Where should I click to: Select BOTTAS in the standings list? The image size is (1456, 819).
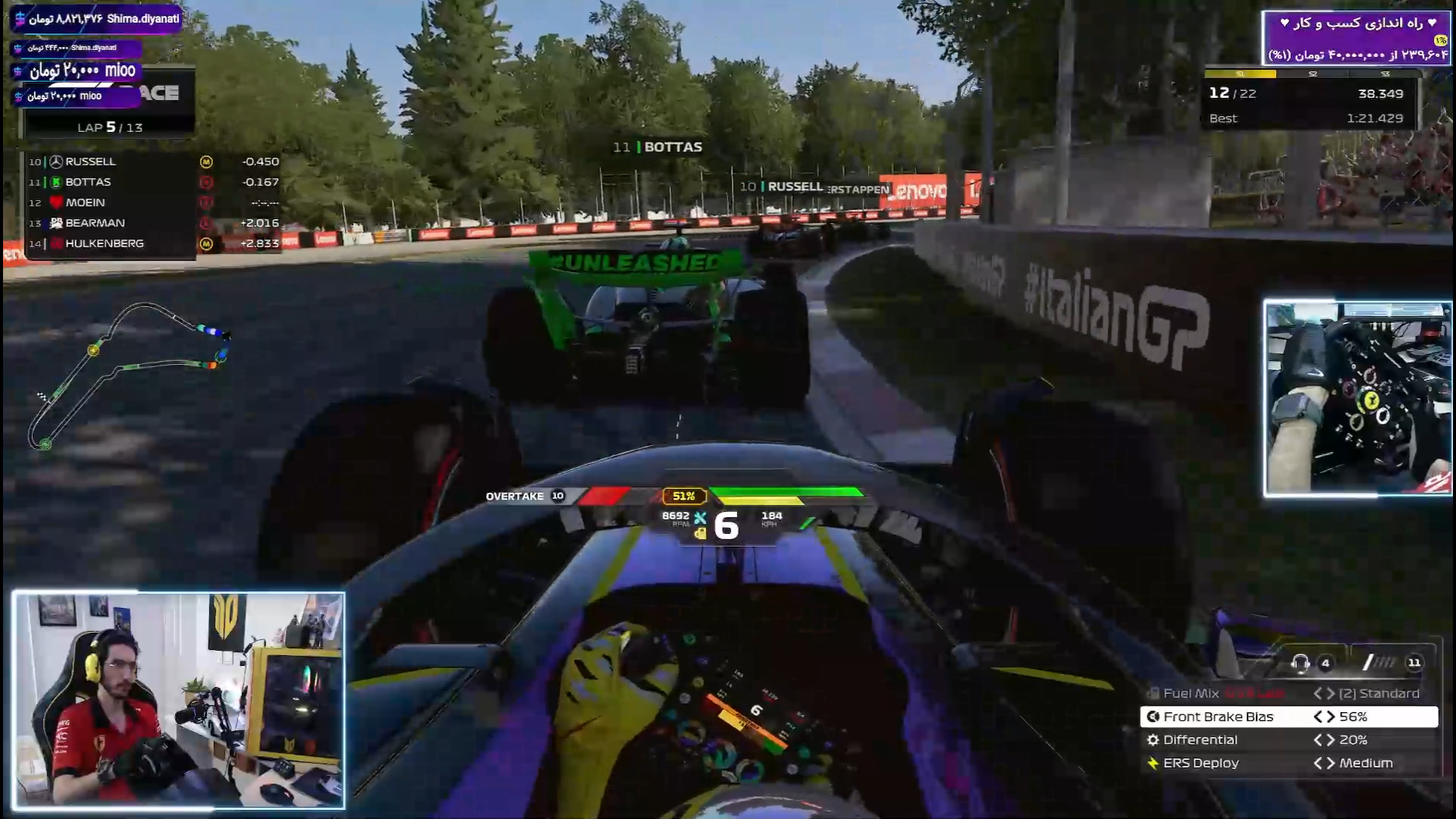tap(88, 182)
